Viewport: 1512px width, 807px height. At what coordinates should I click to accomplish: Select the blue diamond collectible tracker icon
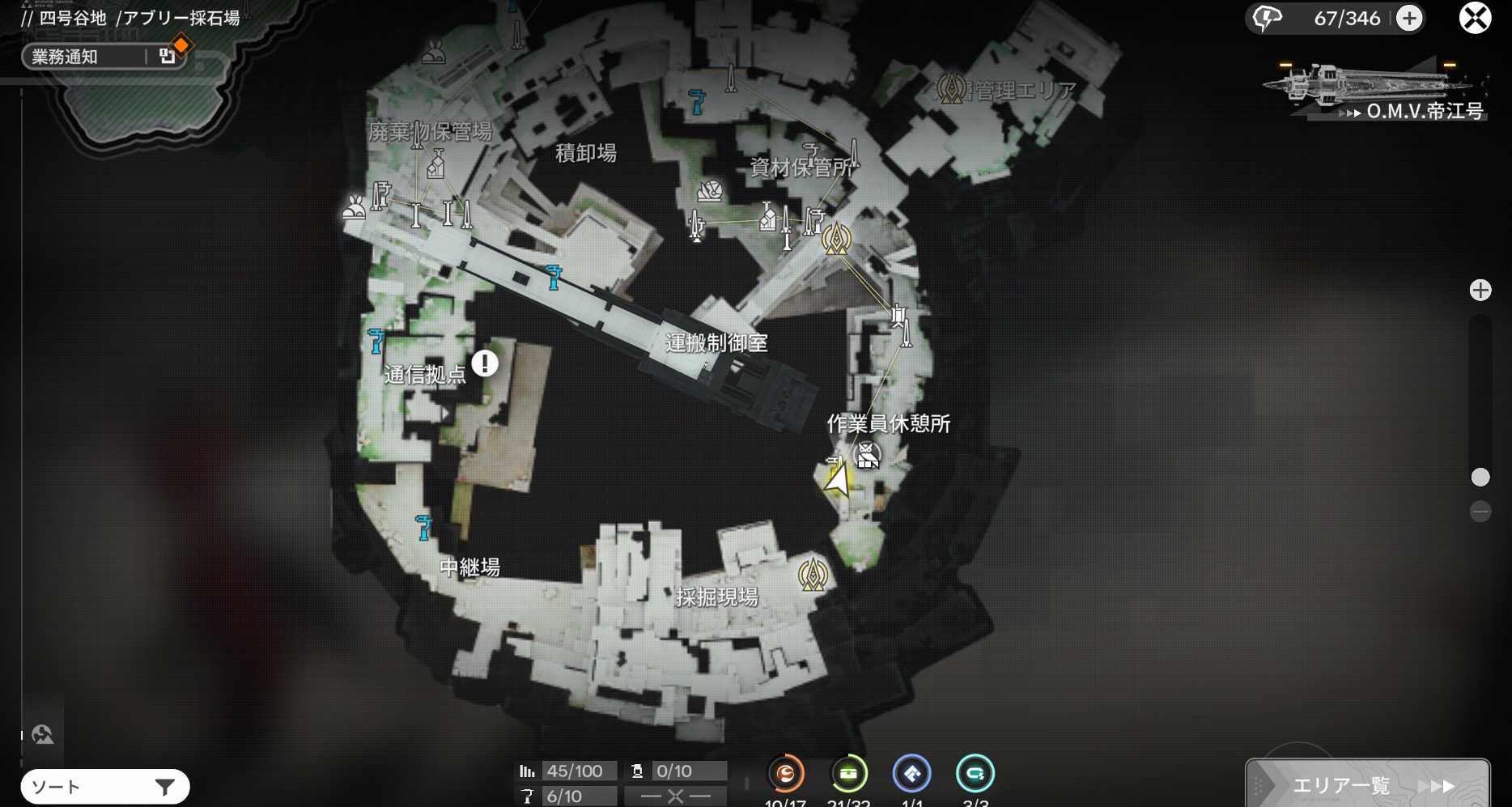(912, 774)
